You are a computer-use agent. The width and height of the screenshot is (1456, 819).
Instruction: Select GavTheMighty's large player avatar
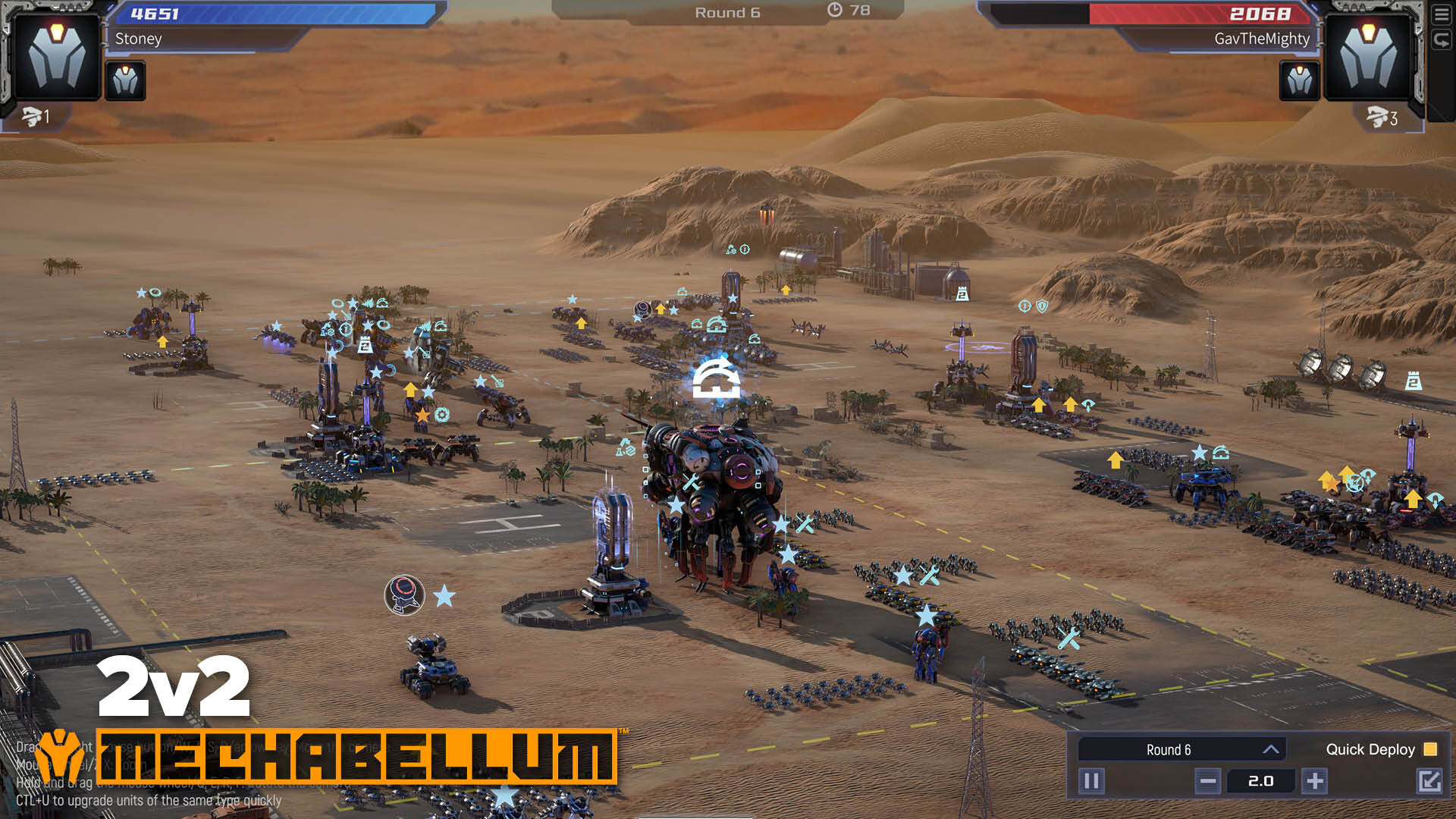coord(1367,57)
